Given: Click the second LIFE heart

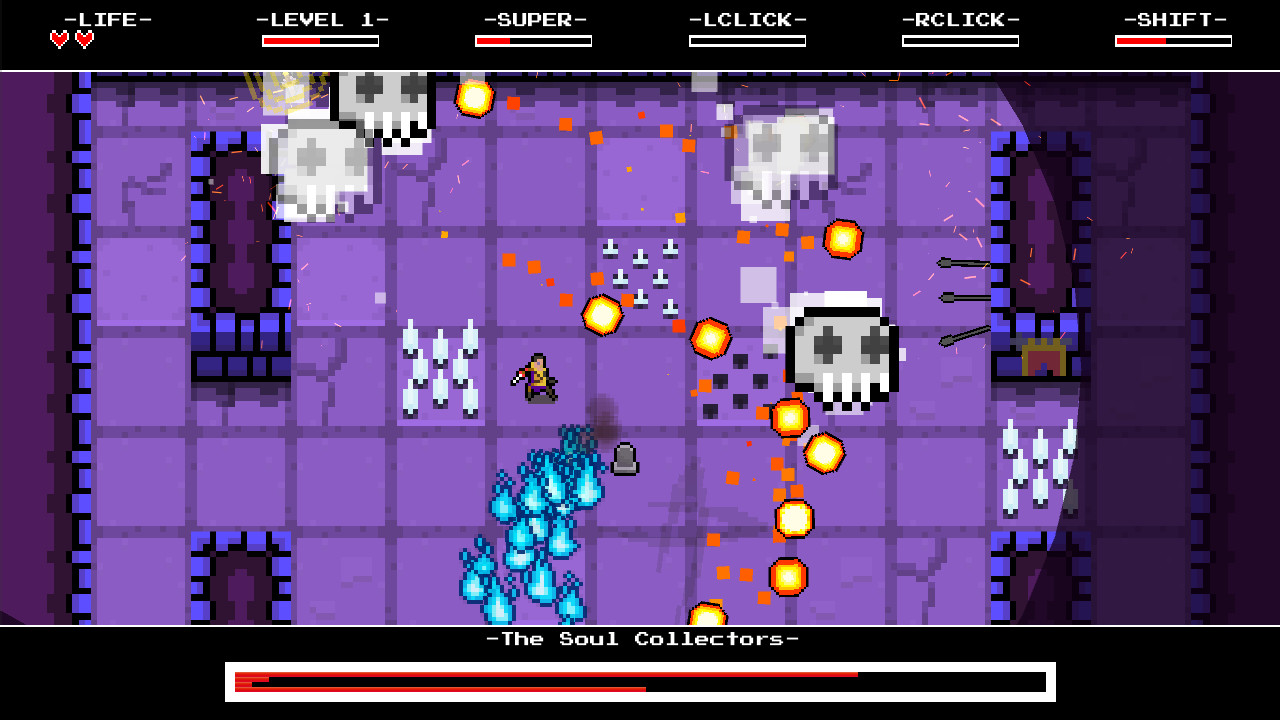Looking at the screenshot, I should [86, 38].
